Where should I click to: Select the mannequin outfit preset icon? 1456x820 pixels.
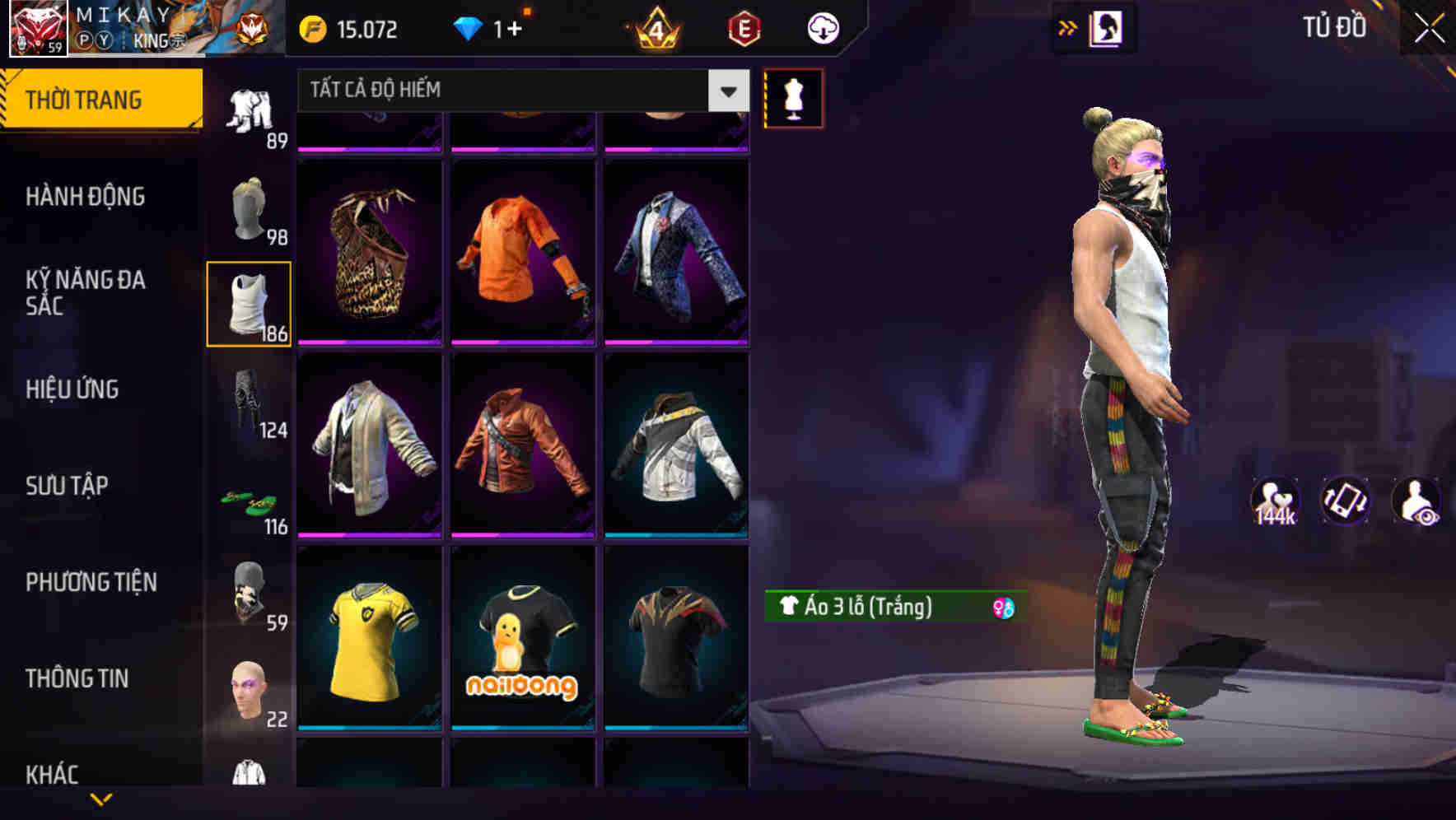pyautogui.click(x=793, y=98)
